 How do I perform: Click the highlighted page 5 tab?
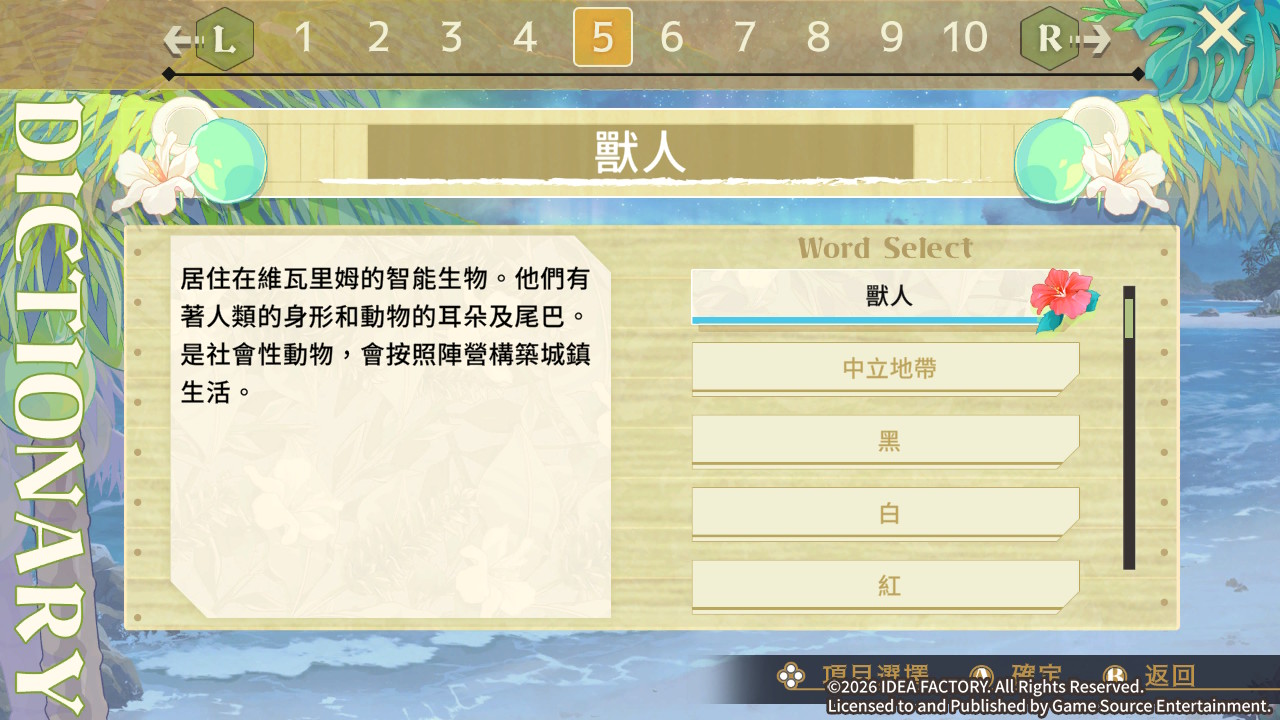[x=602, y=38]
